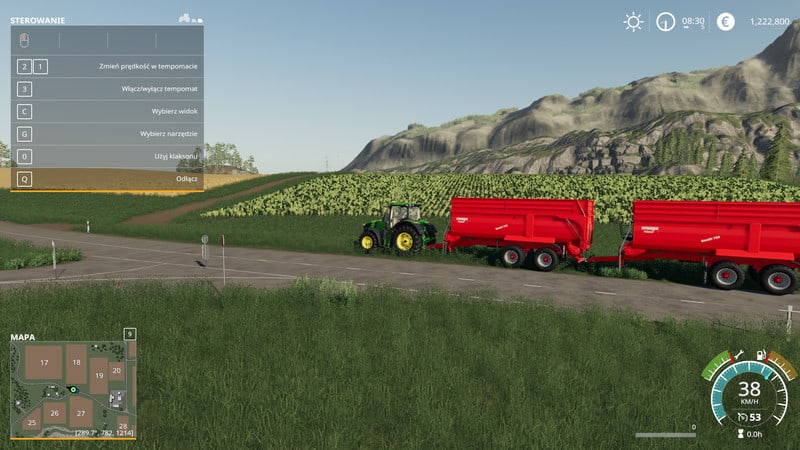Click the 'Odłącz' row in the controls panel
Viewport: 800px width, 450px height.
(x=107, y=179)
